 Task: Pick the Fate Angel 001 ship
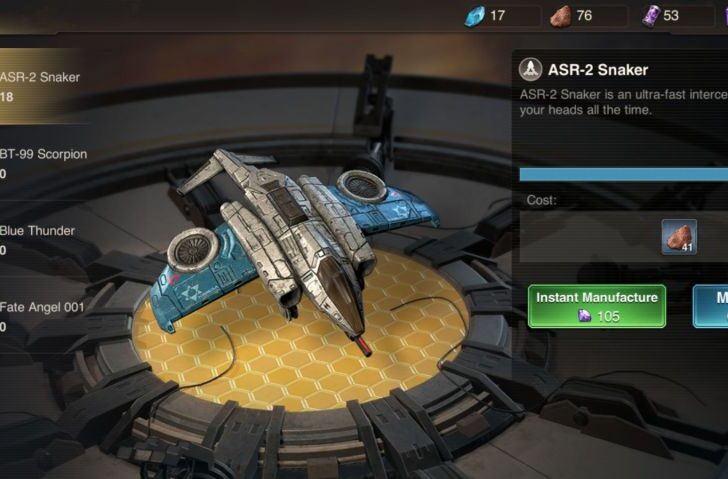coord(45,317)
